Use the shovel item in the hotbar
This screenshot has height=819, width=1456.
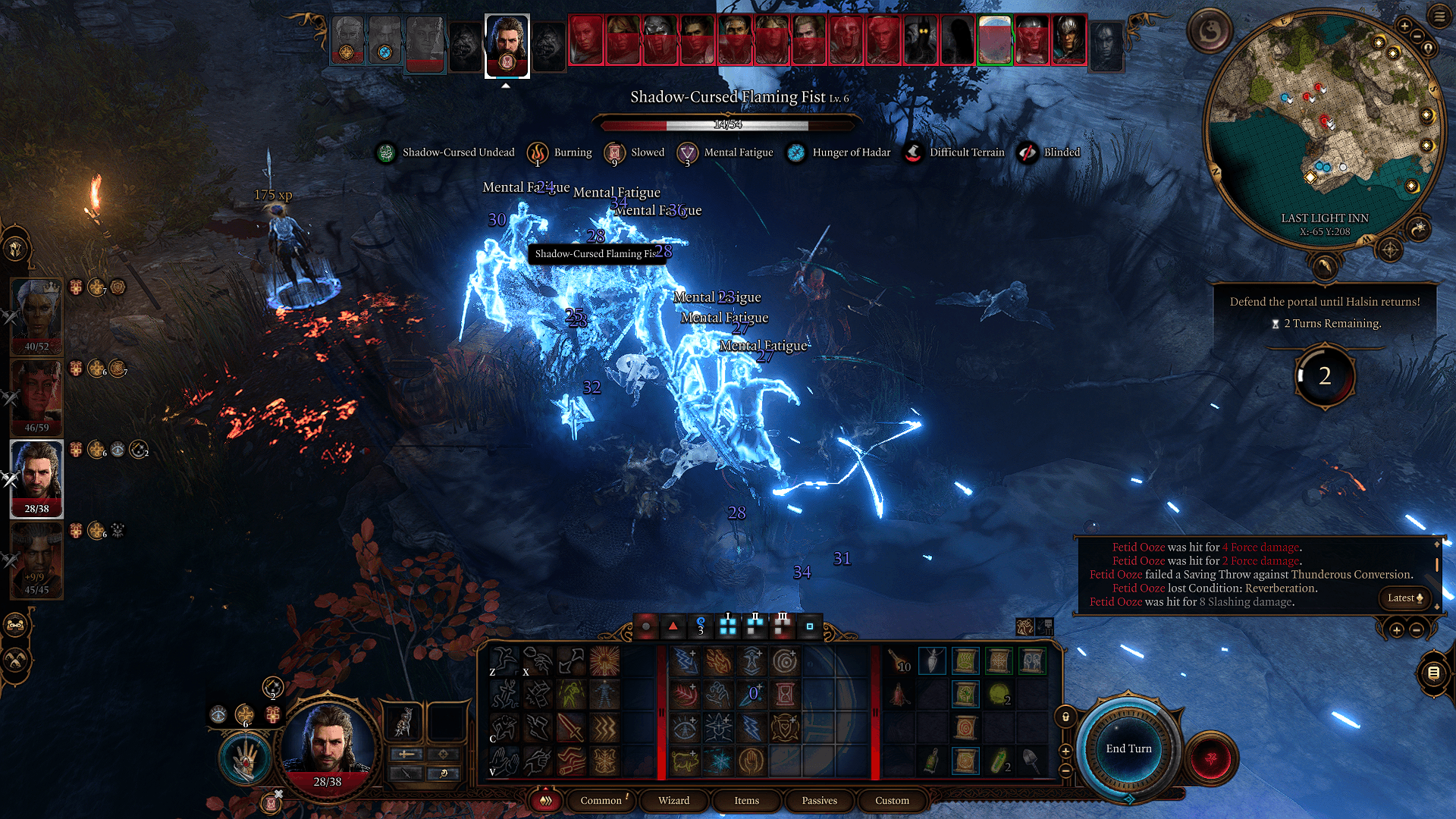point(1031,761)
